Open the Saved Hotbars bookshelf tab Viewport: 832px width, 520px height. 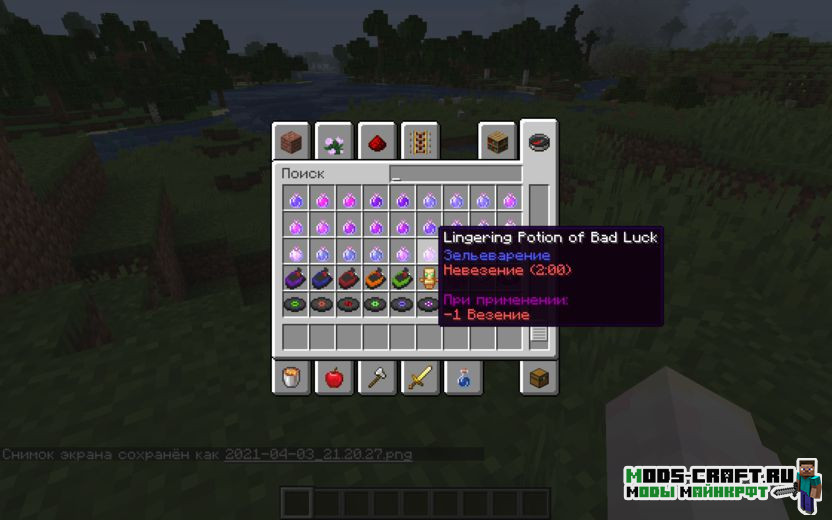pyautogui.click(x=496, y=143)
